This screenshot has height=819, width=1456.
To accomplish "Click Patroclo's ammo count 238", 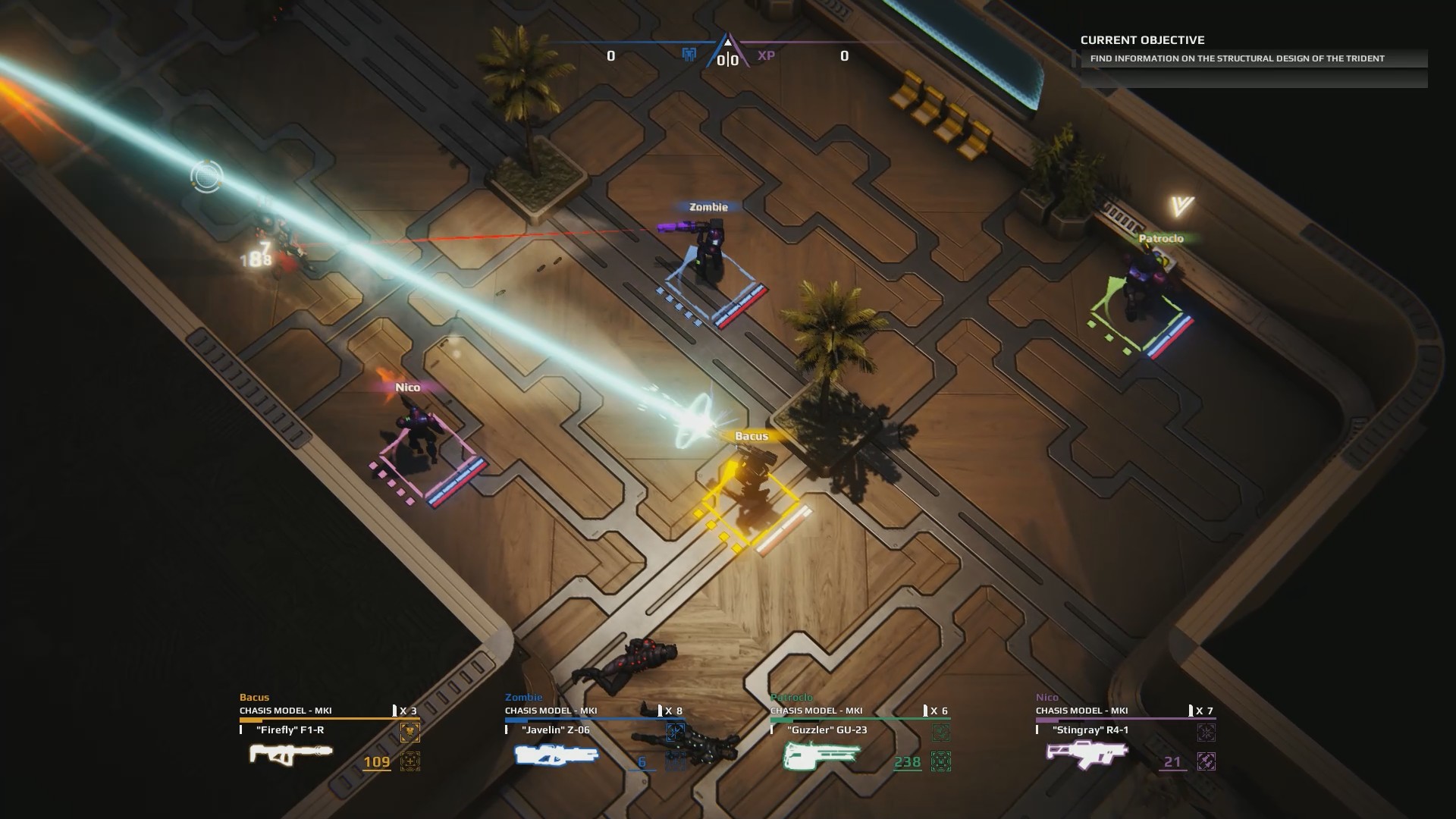I will 907,762.
